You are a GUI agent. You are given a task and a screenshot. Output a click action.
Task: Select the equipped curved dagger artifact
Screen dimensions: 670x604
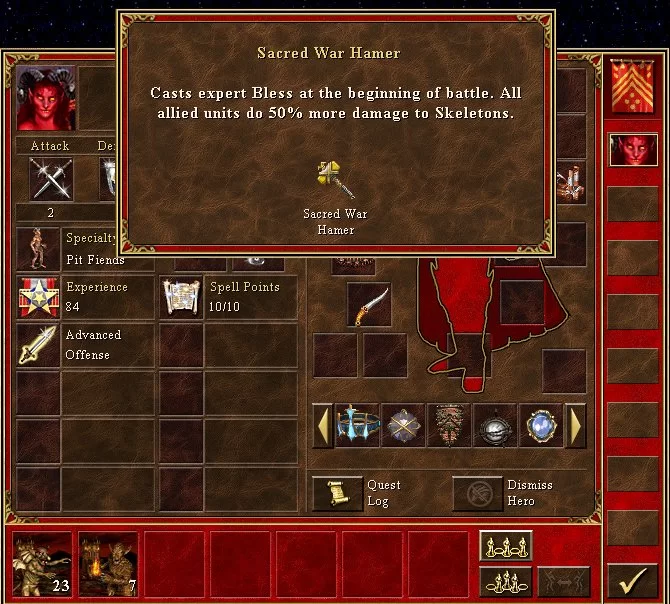click(369, 305)
